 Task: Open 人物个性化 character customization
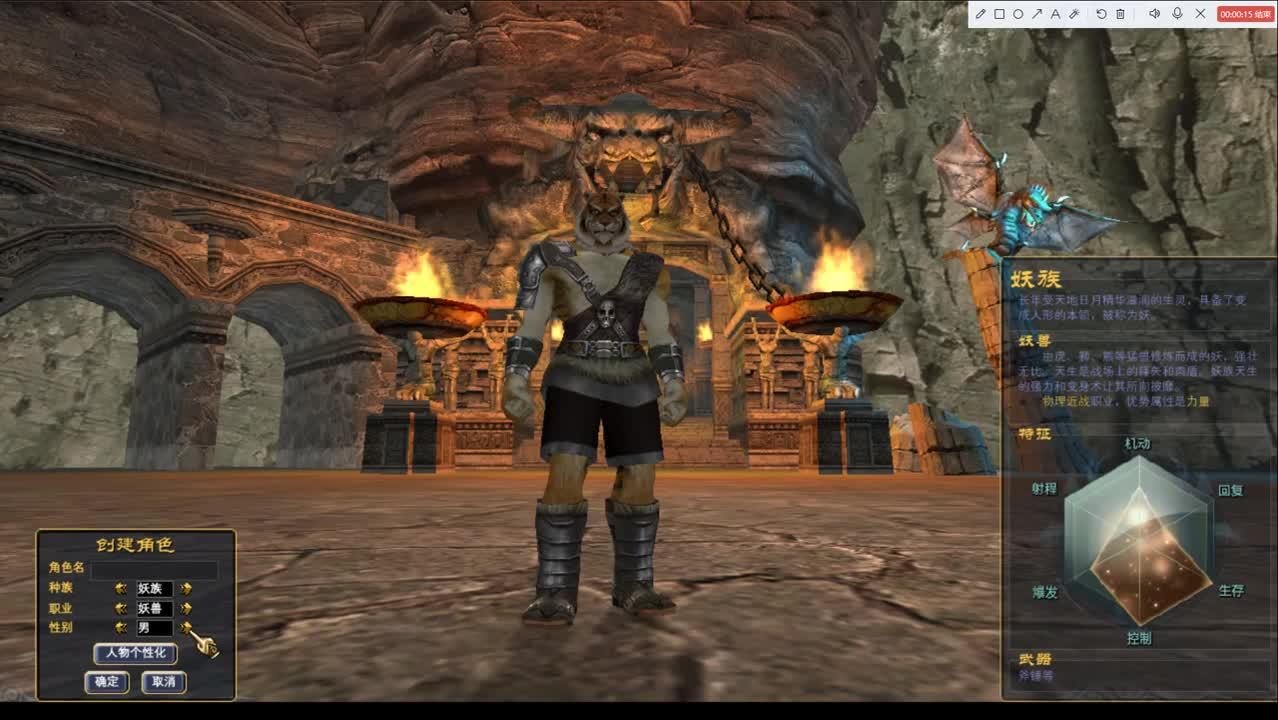tap(135, 653)
